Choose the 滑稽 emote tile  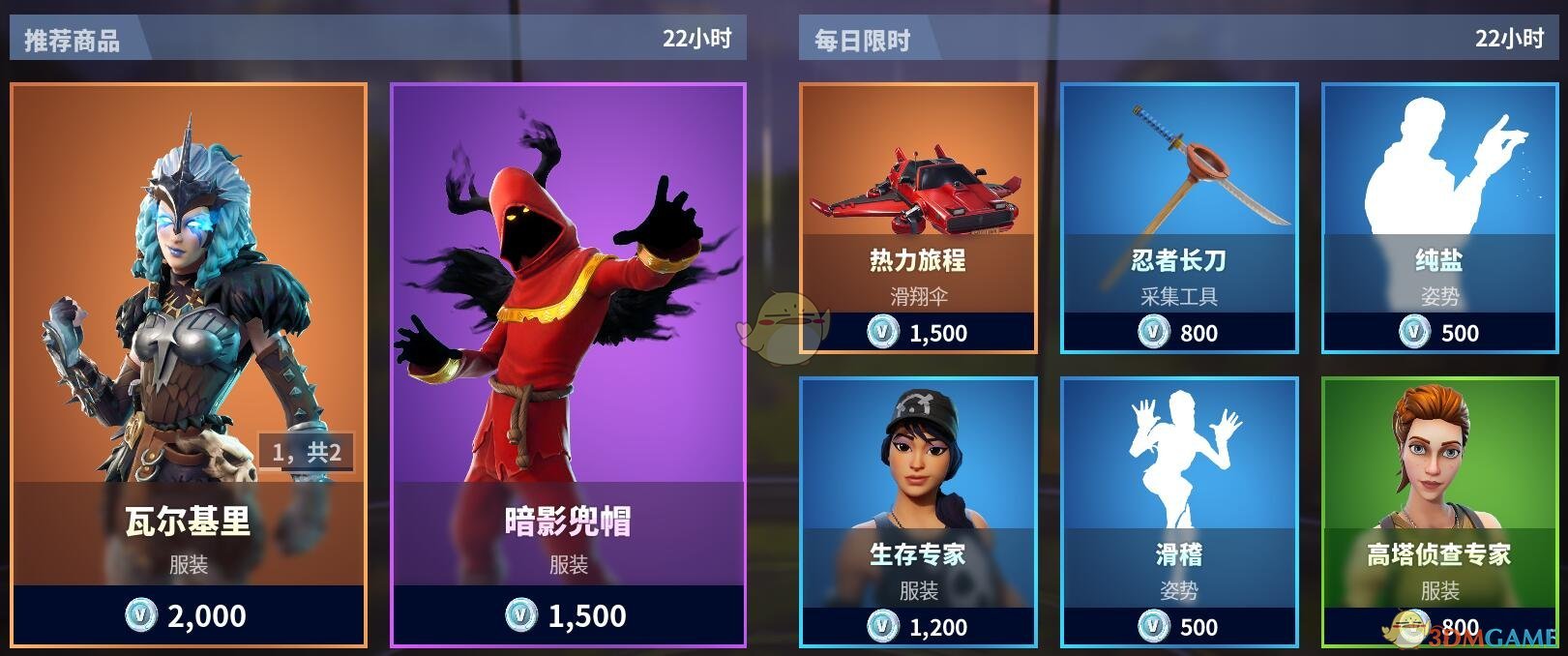(1179, 511)
